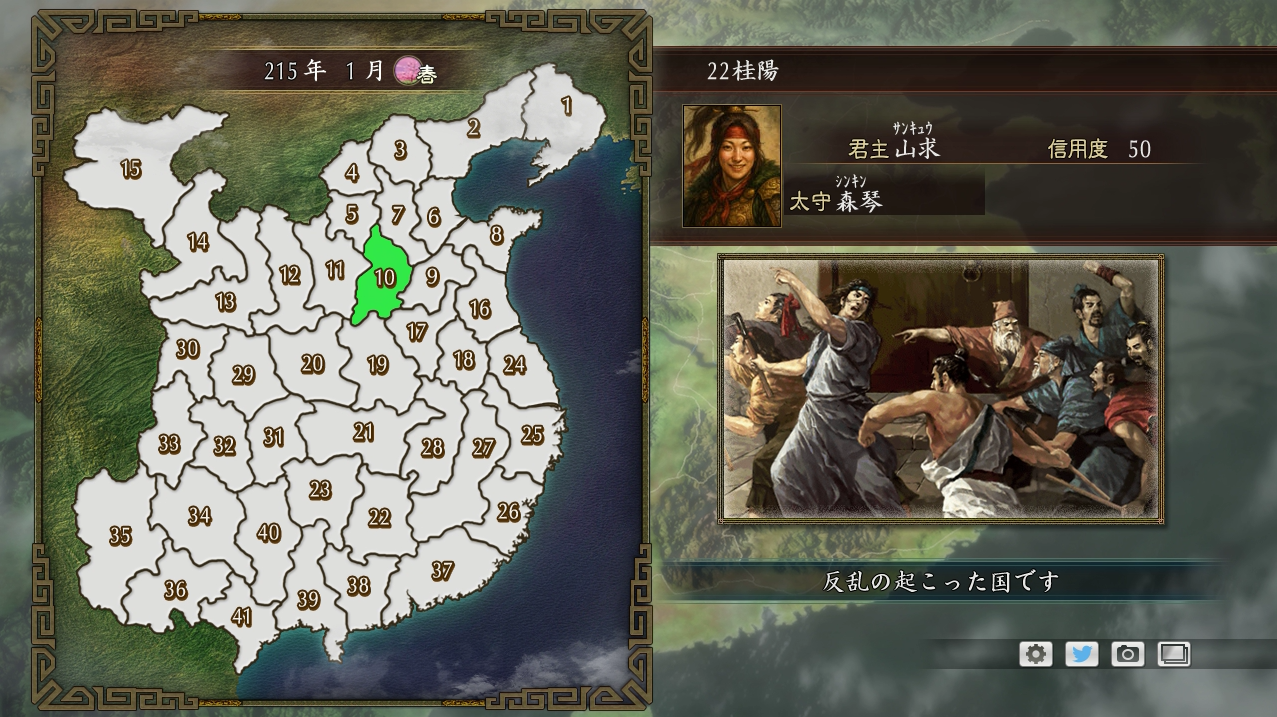Image resolution: width=1277 pixels, height=717 pixels.
Task: Choose province 29 on the map
Action: tap(243, 375)
